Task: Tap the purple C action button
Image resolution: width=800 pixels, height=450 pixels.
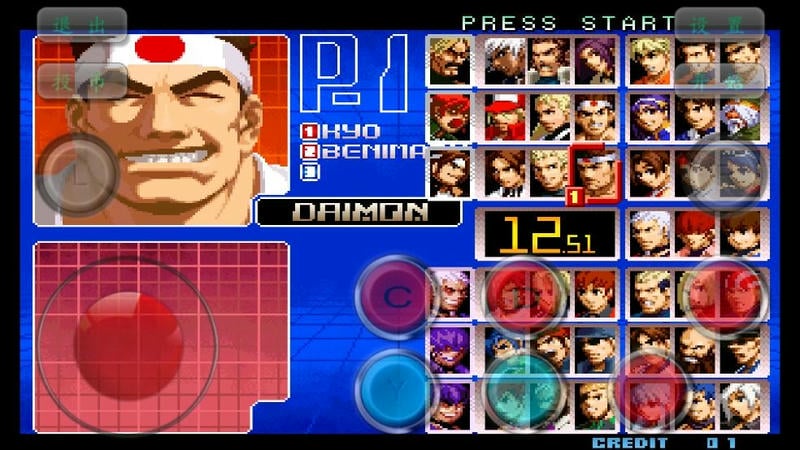Action: 397,297
